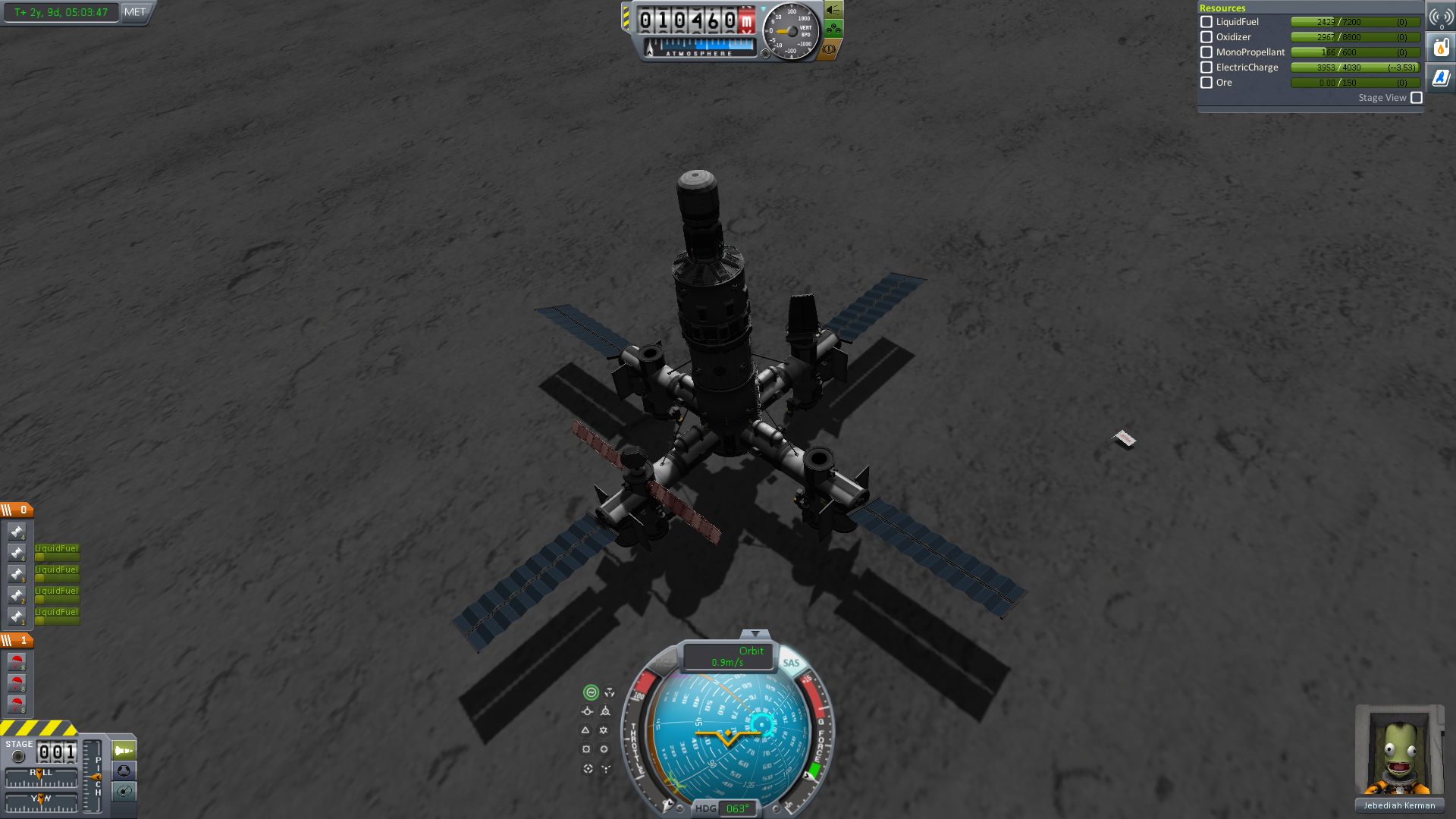The width and height of the screenshot is (1456, 819).
Task: Turn on RCS on the navball
Action: coord(665,663)
